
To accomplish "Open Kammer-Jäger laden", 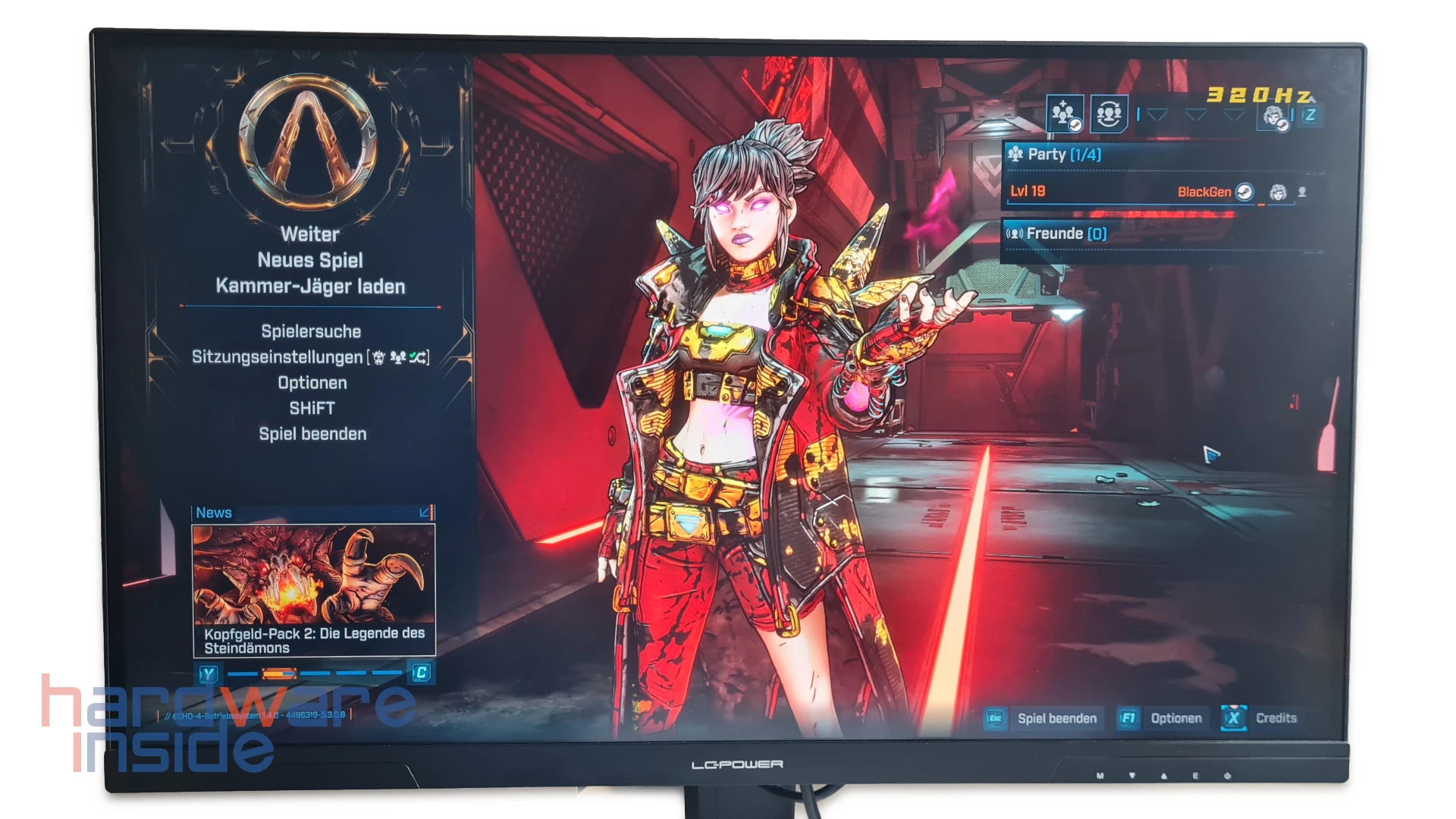I will tap(310, 287).
